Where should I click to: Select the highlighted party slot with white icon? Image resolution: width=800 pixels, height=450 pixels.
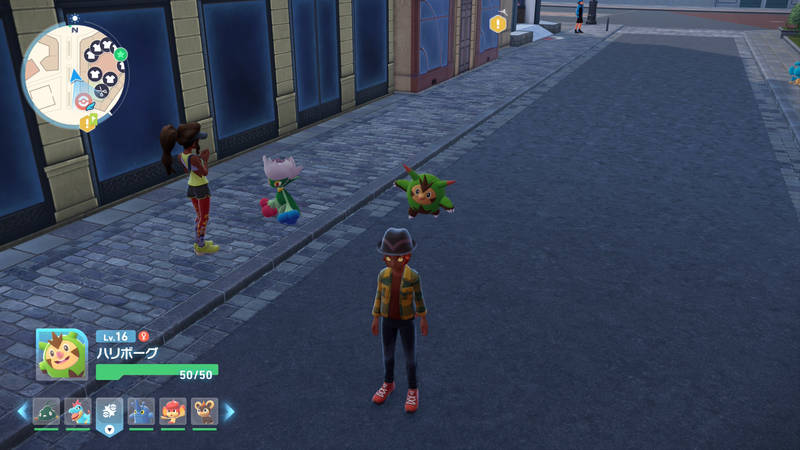pos(109,412)
